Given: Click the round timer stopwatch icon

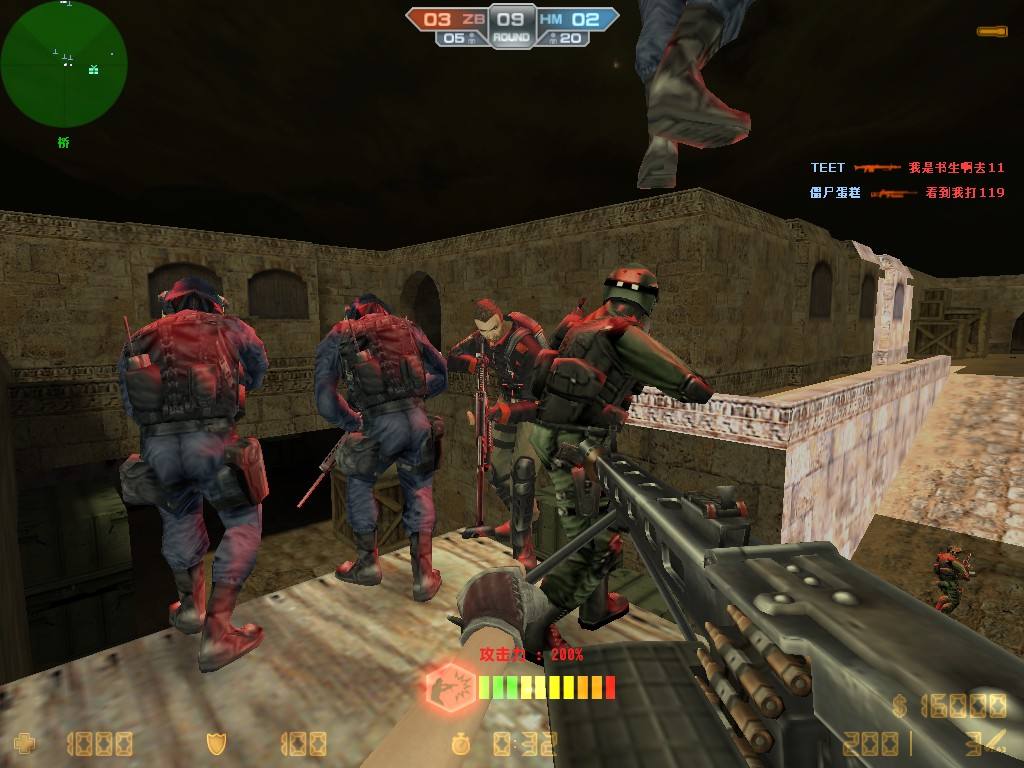Looking at the screenshot, I should point(461,744).
